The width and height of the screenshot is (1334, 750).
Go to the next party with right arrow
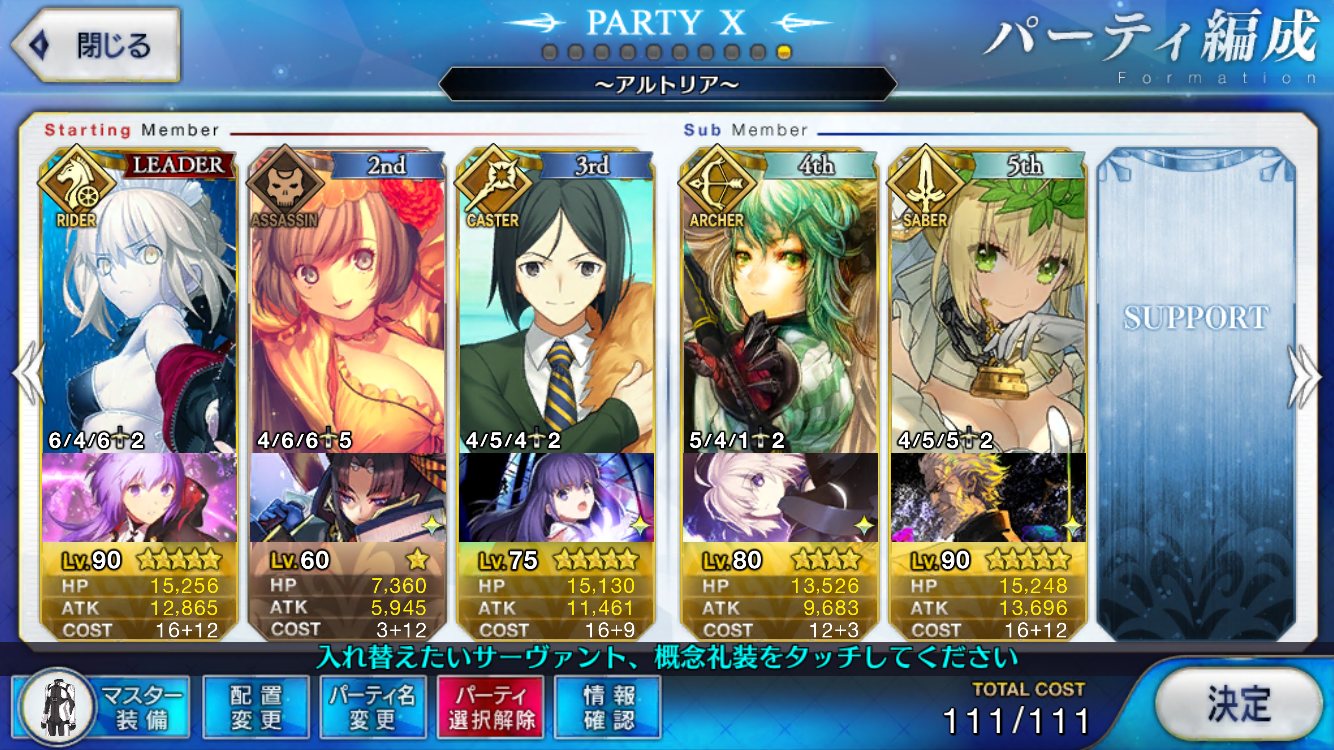[1303, 375]
